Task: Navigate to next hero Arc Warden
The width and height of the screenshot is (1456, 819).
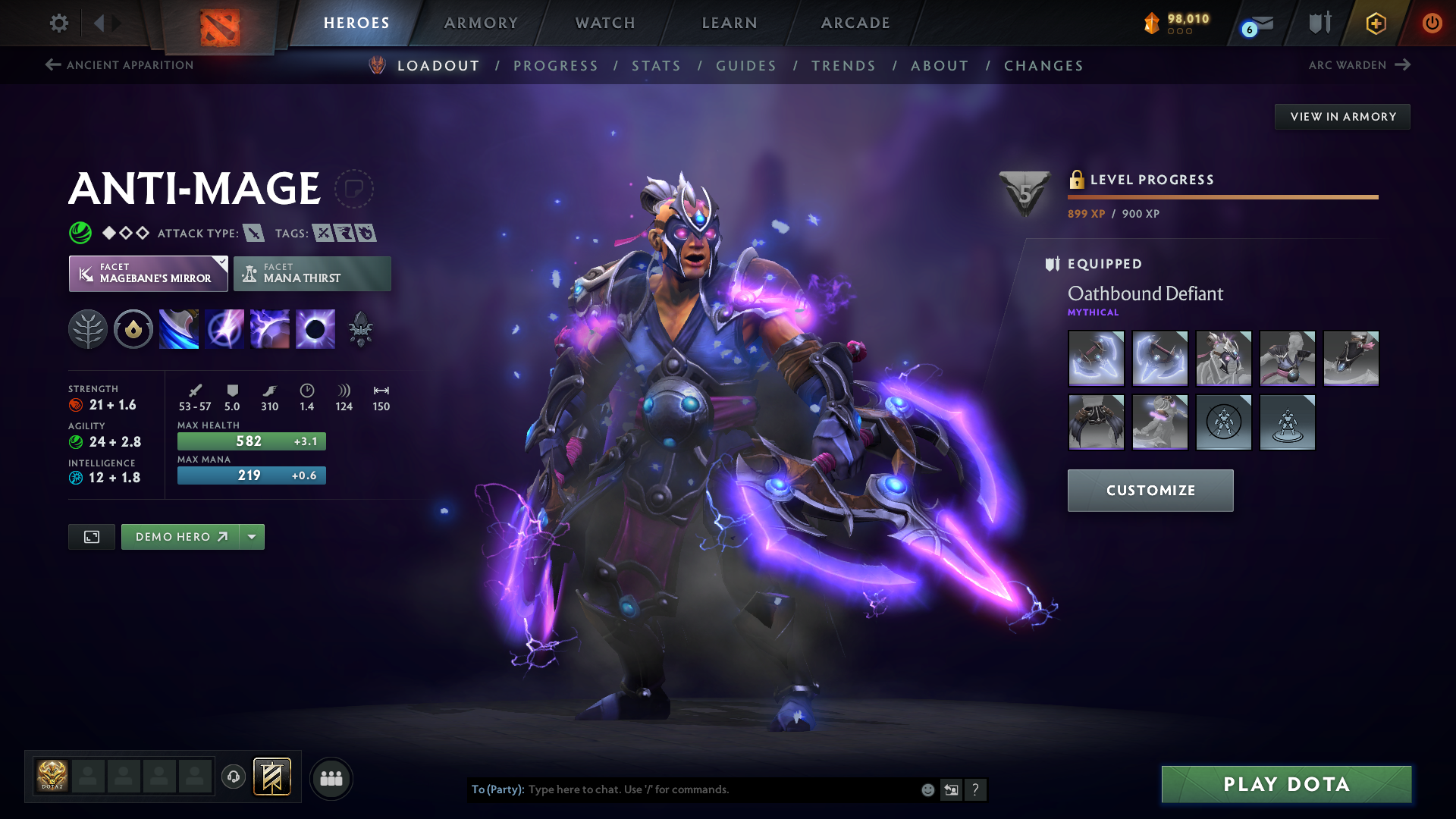Action: click(1359, 65)
